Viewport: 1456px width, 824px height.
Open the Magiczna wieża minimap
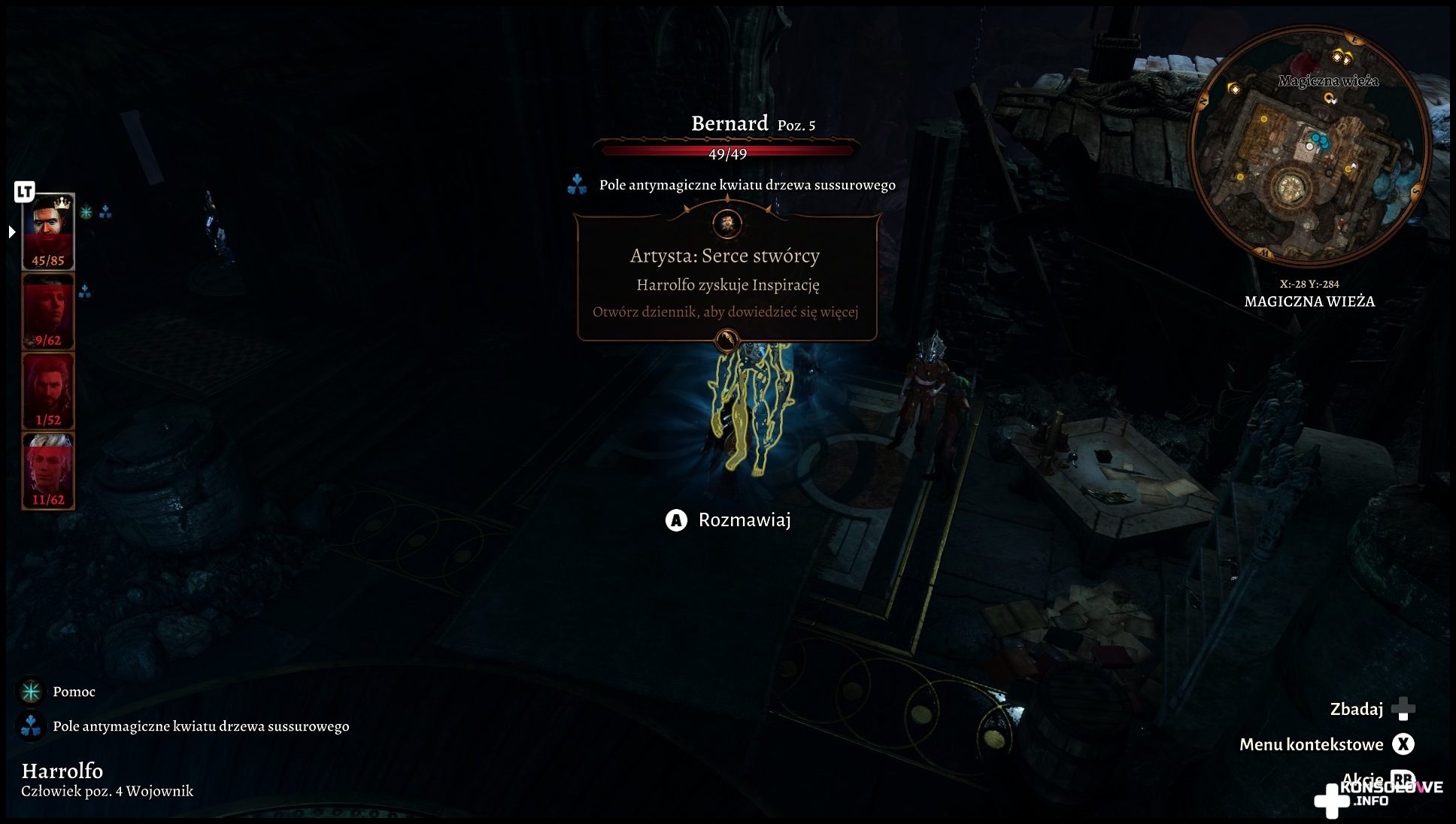(x=1309, y=147)
